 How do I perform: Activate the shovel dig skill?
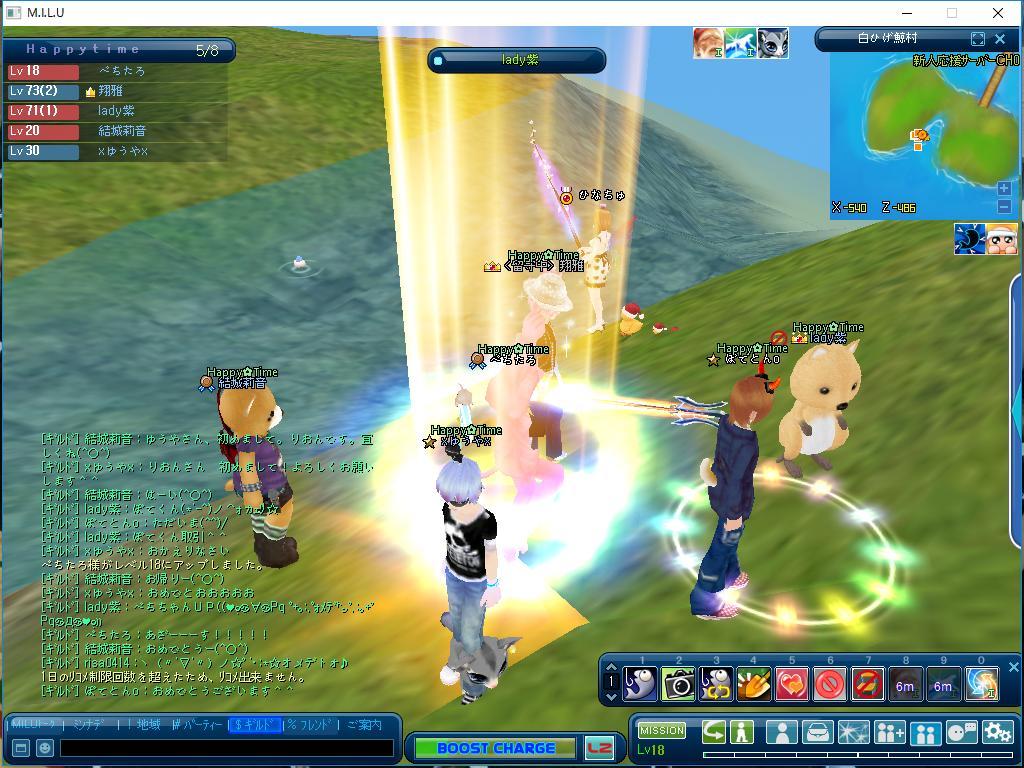pyautogui.click(x=754, y=684)
